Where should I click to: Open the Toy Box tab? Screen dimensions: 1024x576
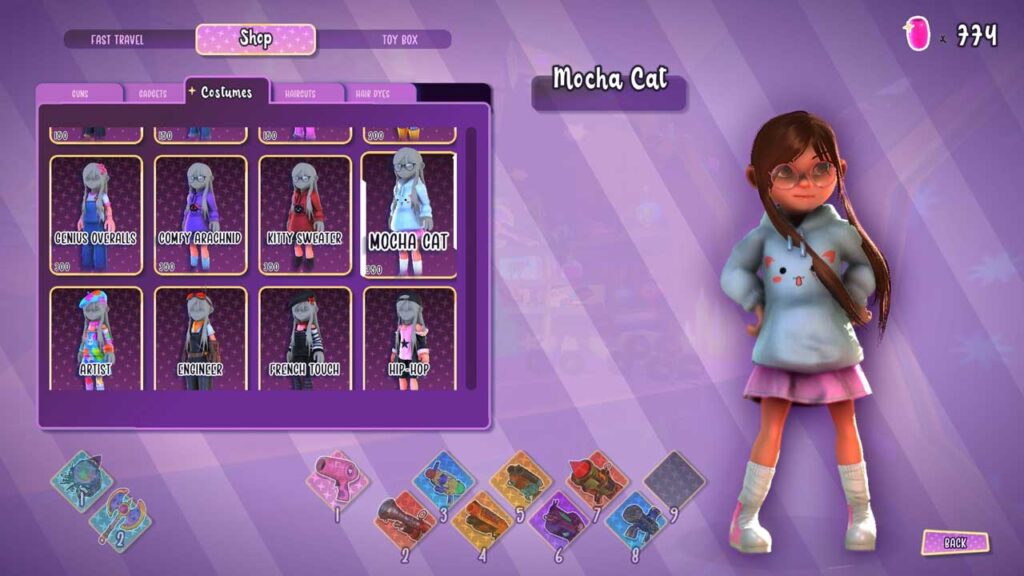tap(399, 40)
